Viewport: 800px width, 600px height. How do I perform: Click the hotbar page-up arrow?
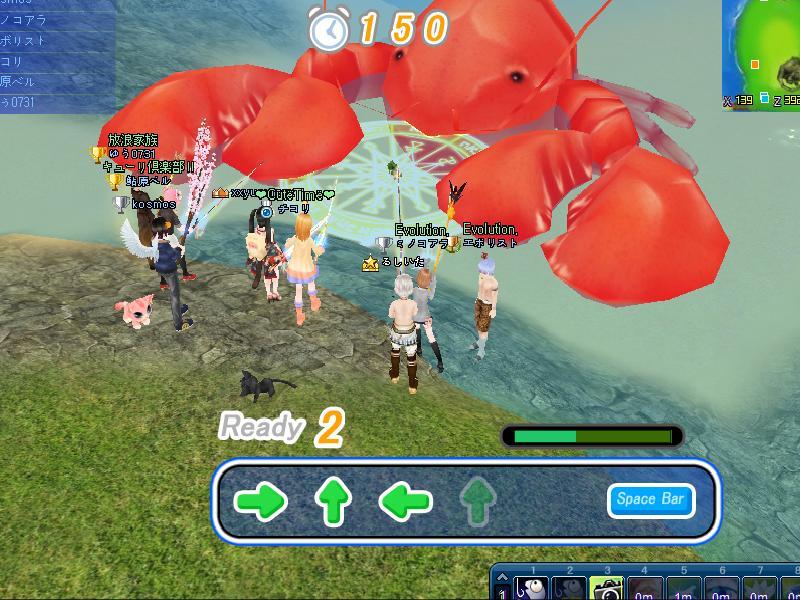(x=502, y=575)
